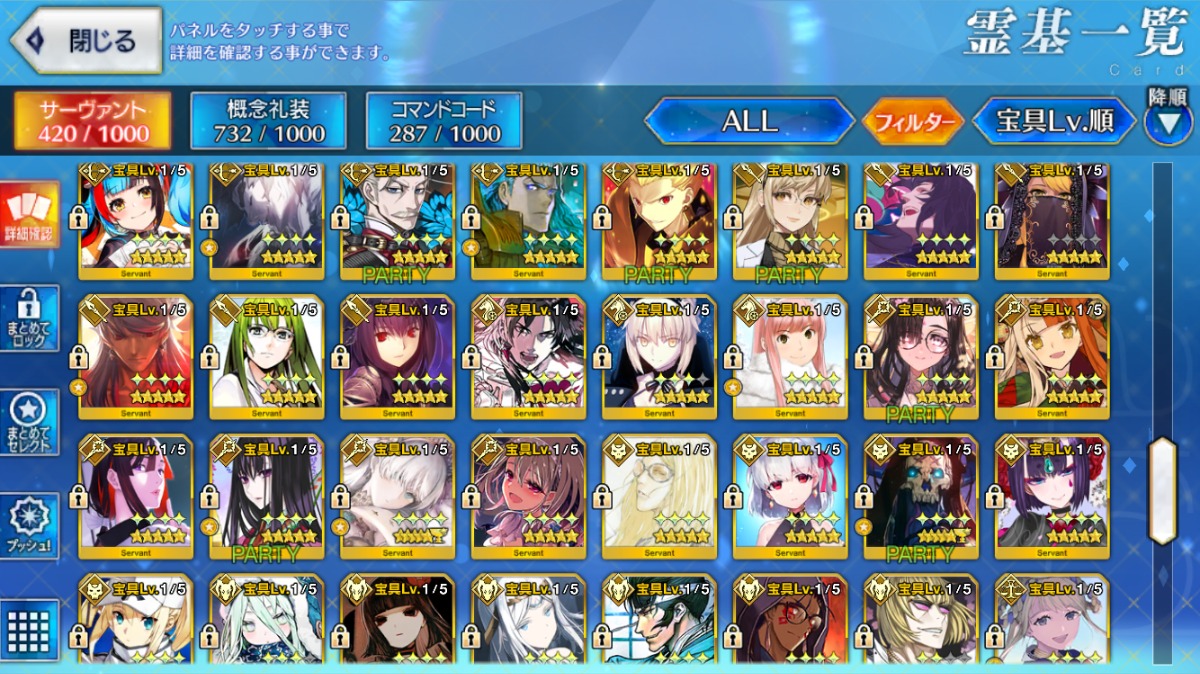
Task: Close the card list with 閉じる
Action: (86, 41)
